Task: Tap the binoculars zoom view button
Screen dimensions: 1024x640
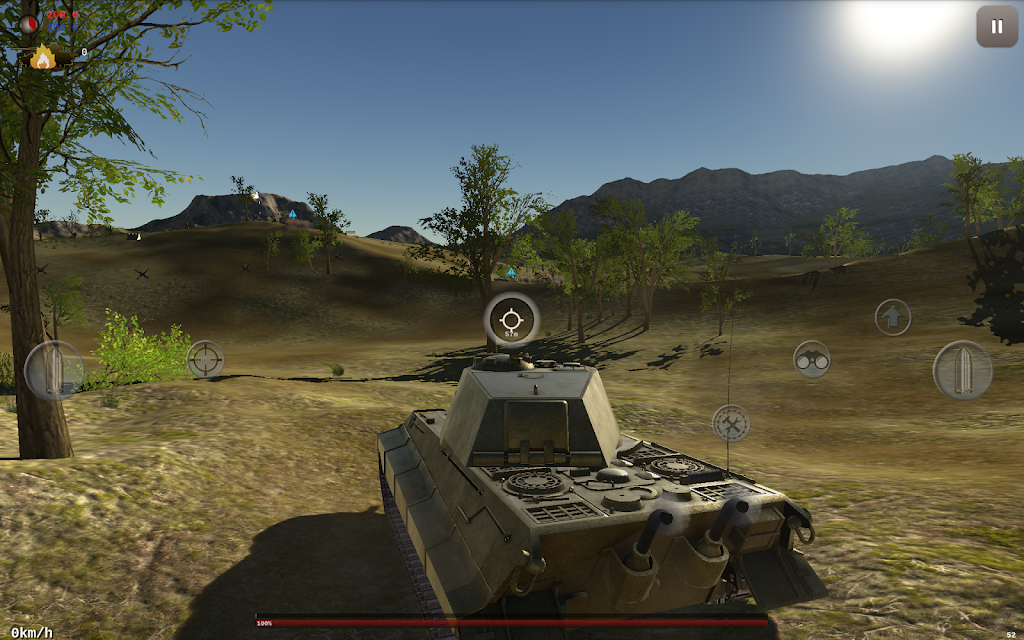Action: (812, 359)
